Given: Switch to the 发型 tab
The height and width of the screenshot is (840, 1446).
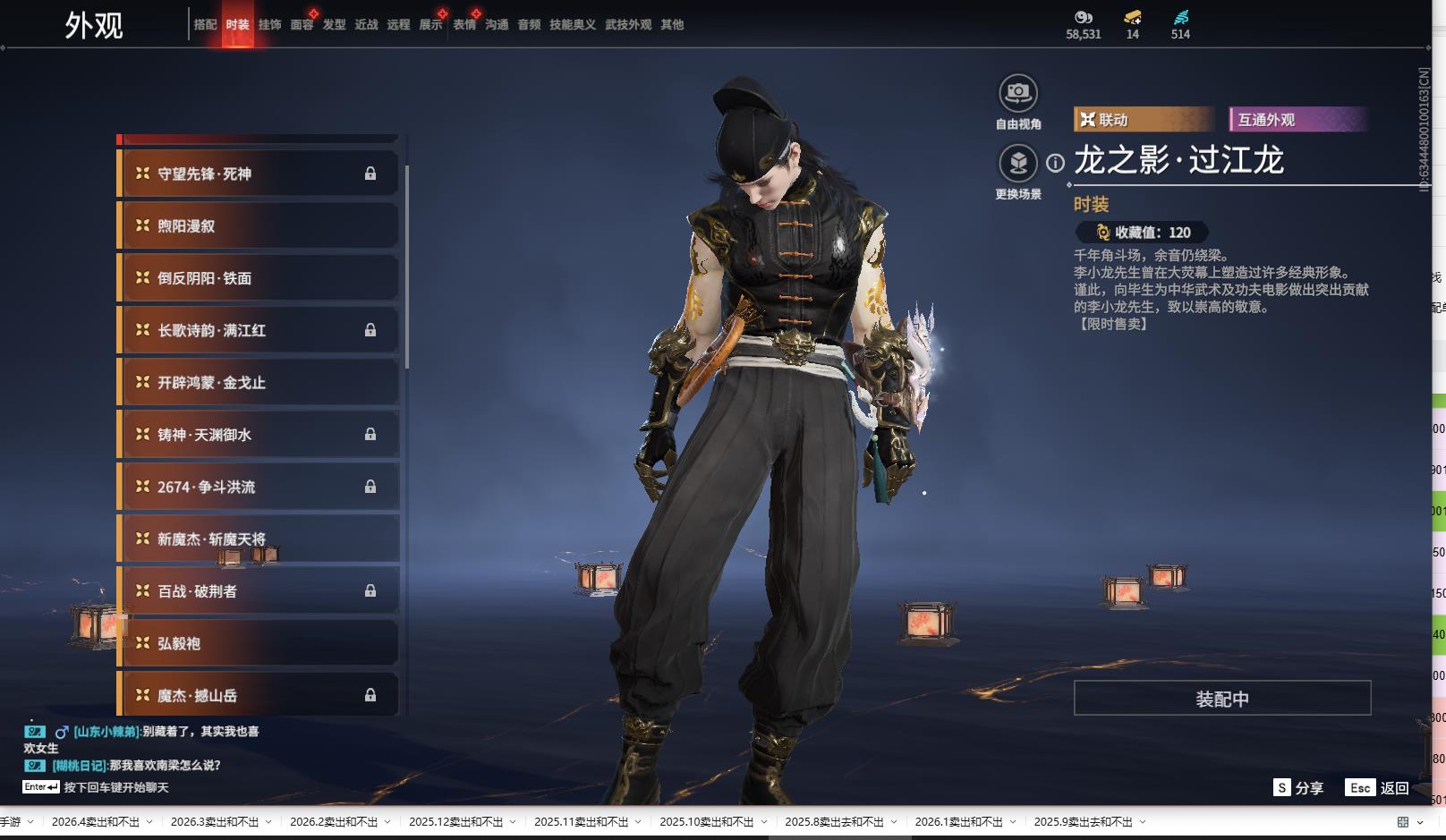Looking at the screenshot, I should [334, 25].
